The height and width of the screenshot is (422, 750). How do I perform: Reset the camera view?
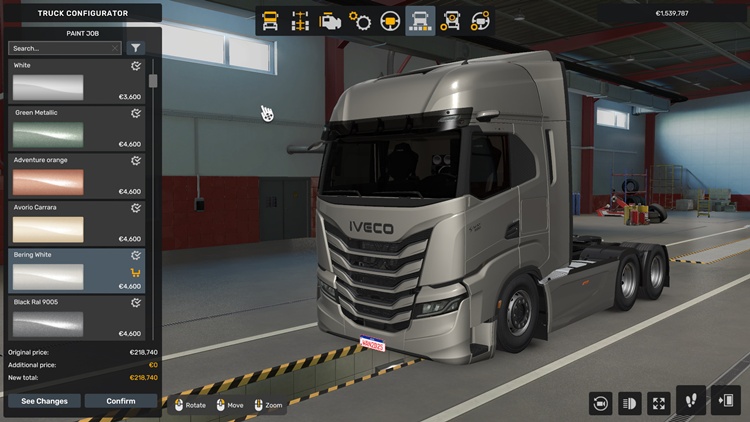coord(600,403)
